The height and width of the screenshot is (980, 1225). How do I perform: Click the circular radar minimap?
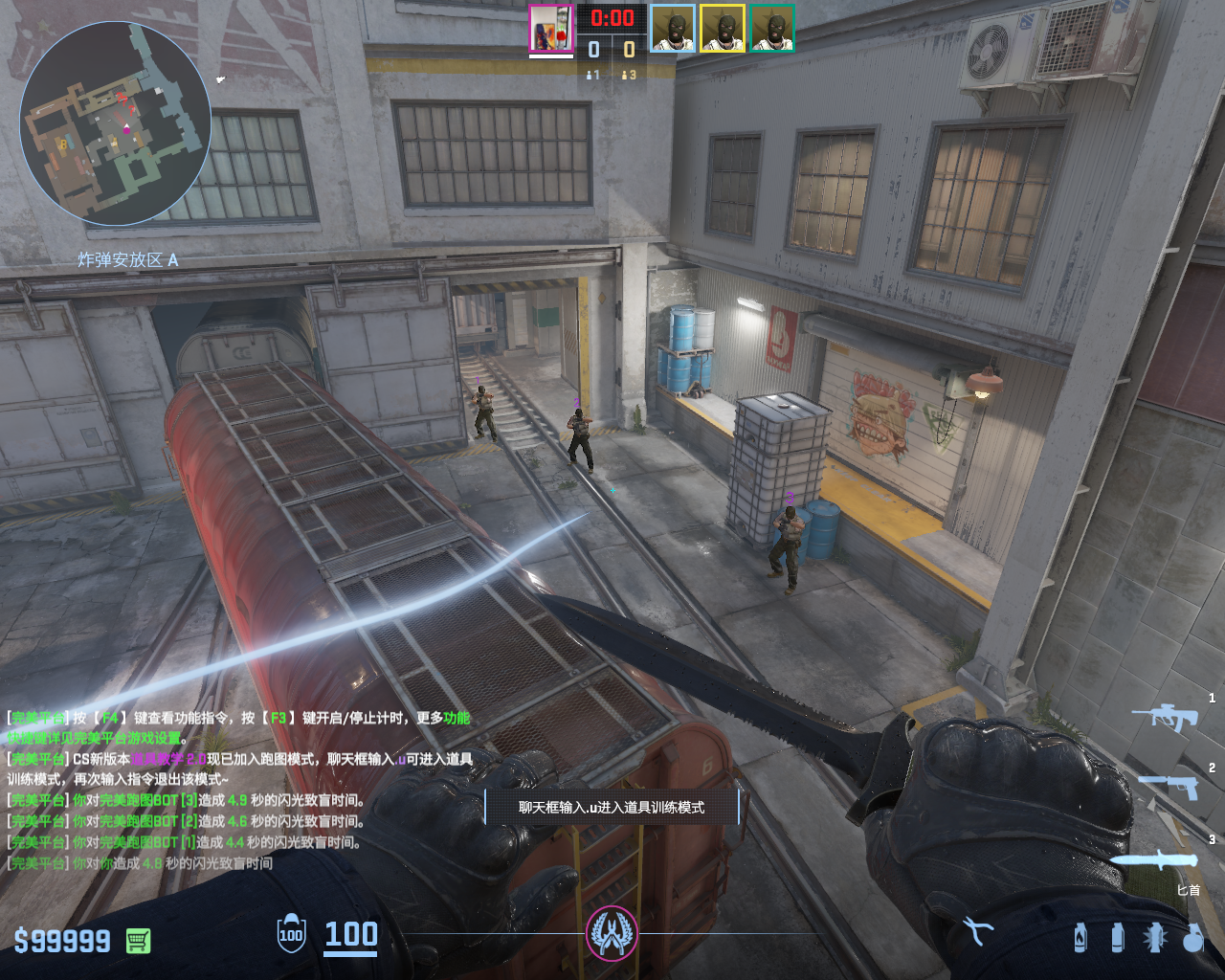(115, 123)
